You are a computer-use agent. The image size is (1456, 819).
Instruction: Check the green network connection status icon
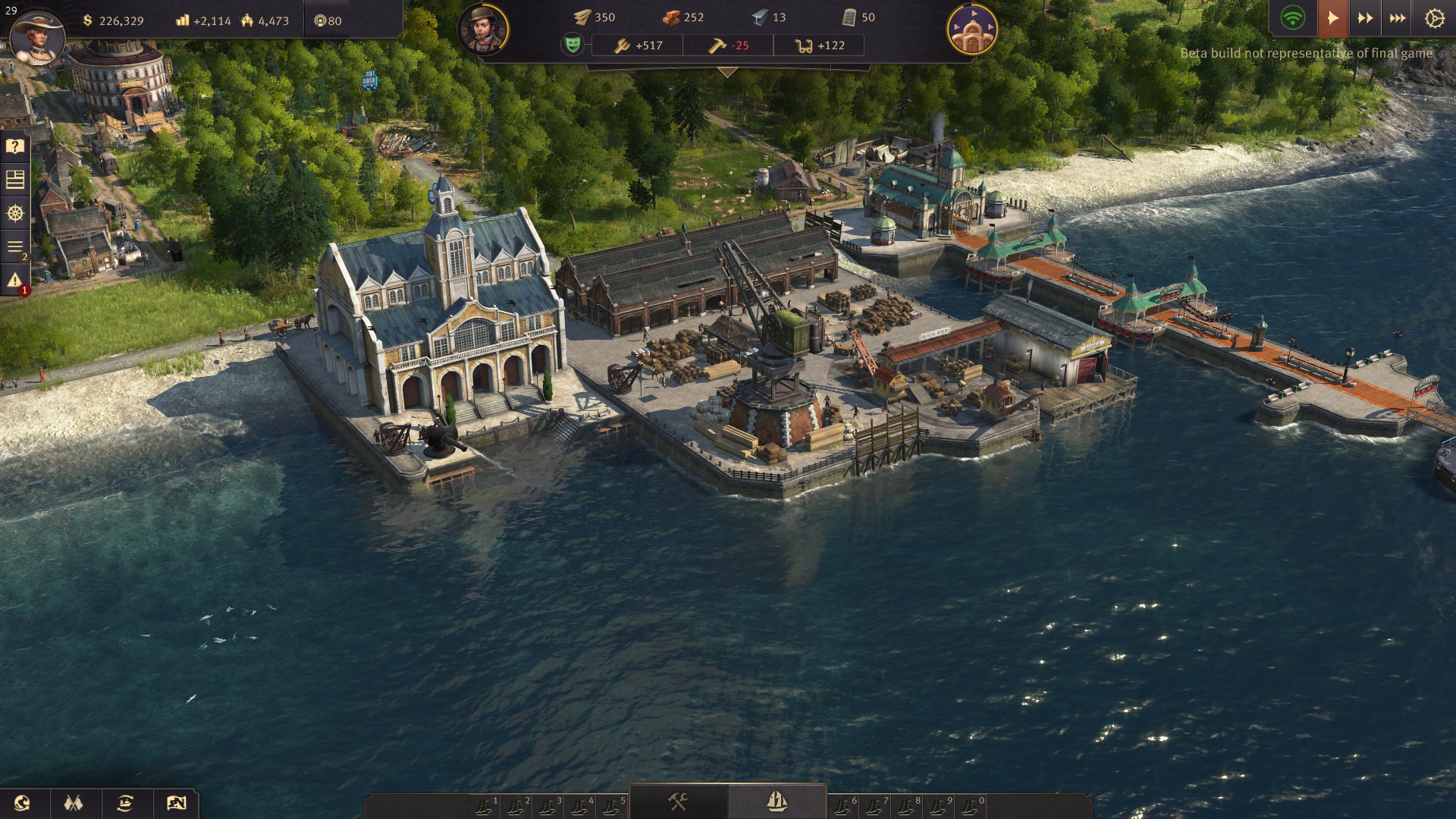[x=1292, y=18]
